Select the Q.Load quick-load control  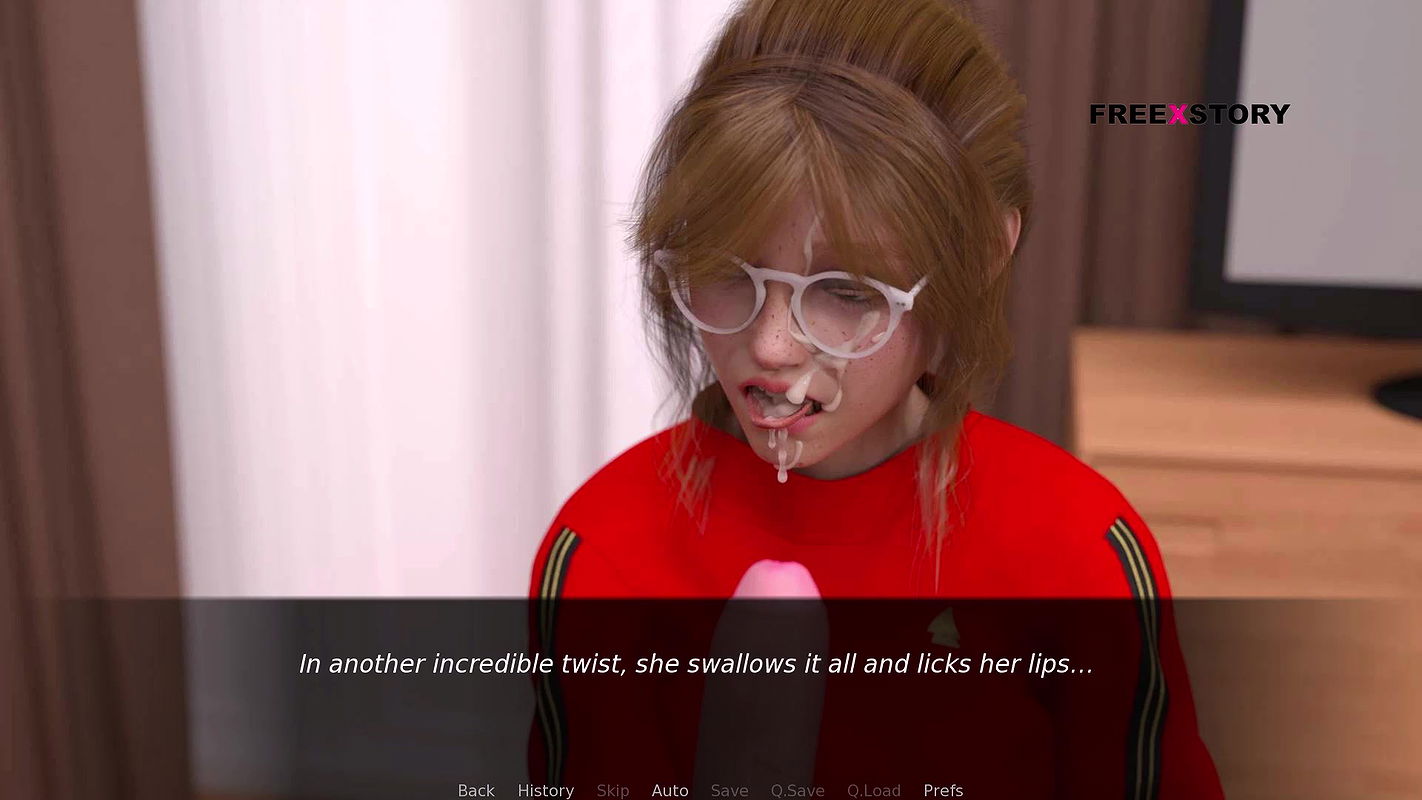coord(873,790)
